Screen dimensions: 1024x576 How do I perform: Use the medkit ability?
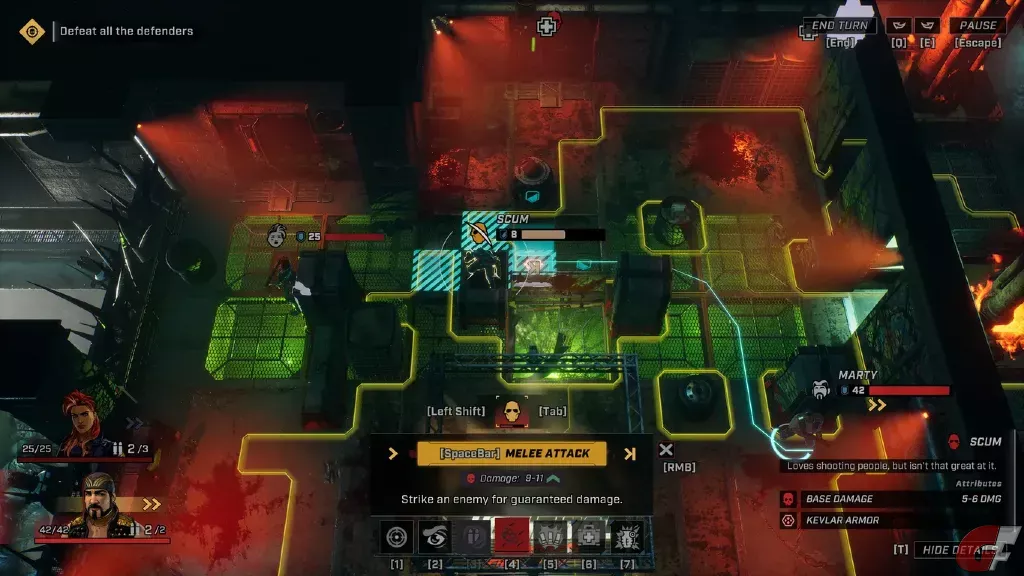[588, 538]
